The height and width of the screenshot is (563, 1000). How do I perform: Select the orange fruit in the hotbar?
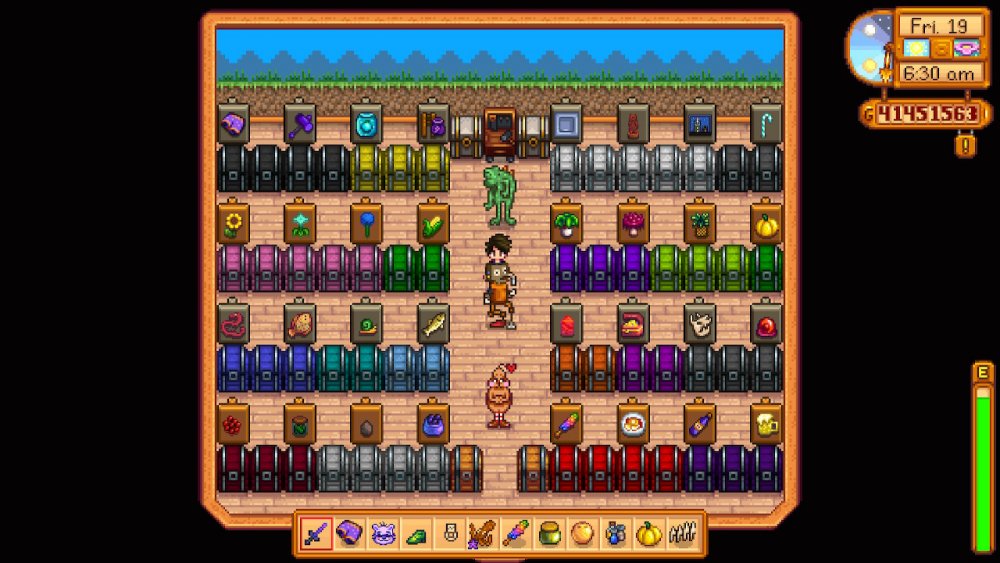coord(581,534)
